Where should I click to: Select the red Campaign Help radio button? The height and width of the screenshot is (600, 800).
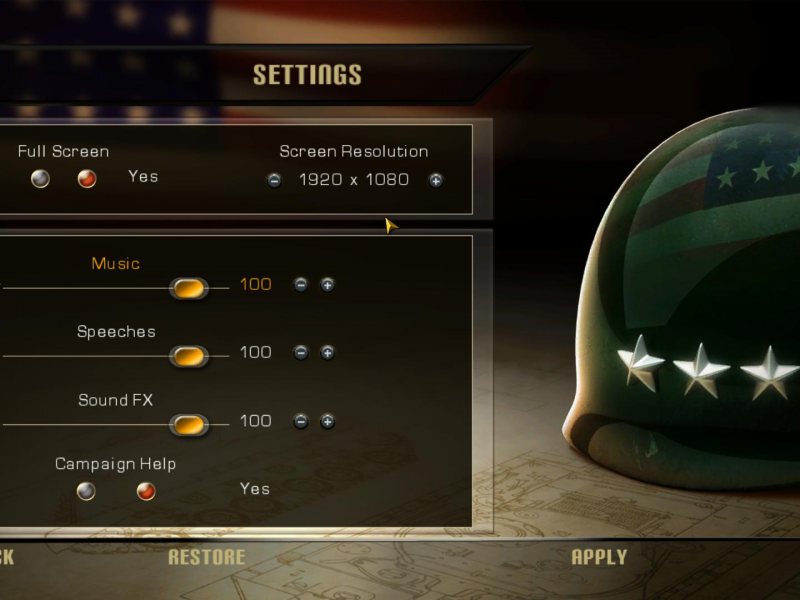[x=146, y=491]
